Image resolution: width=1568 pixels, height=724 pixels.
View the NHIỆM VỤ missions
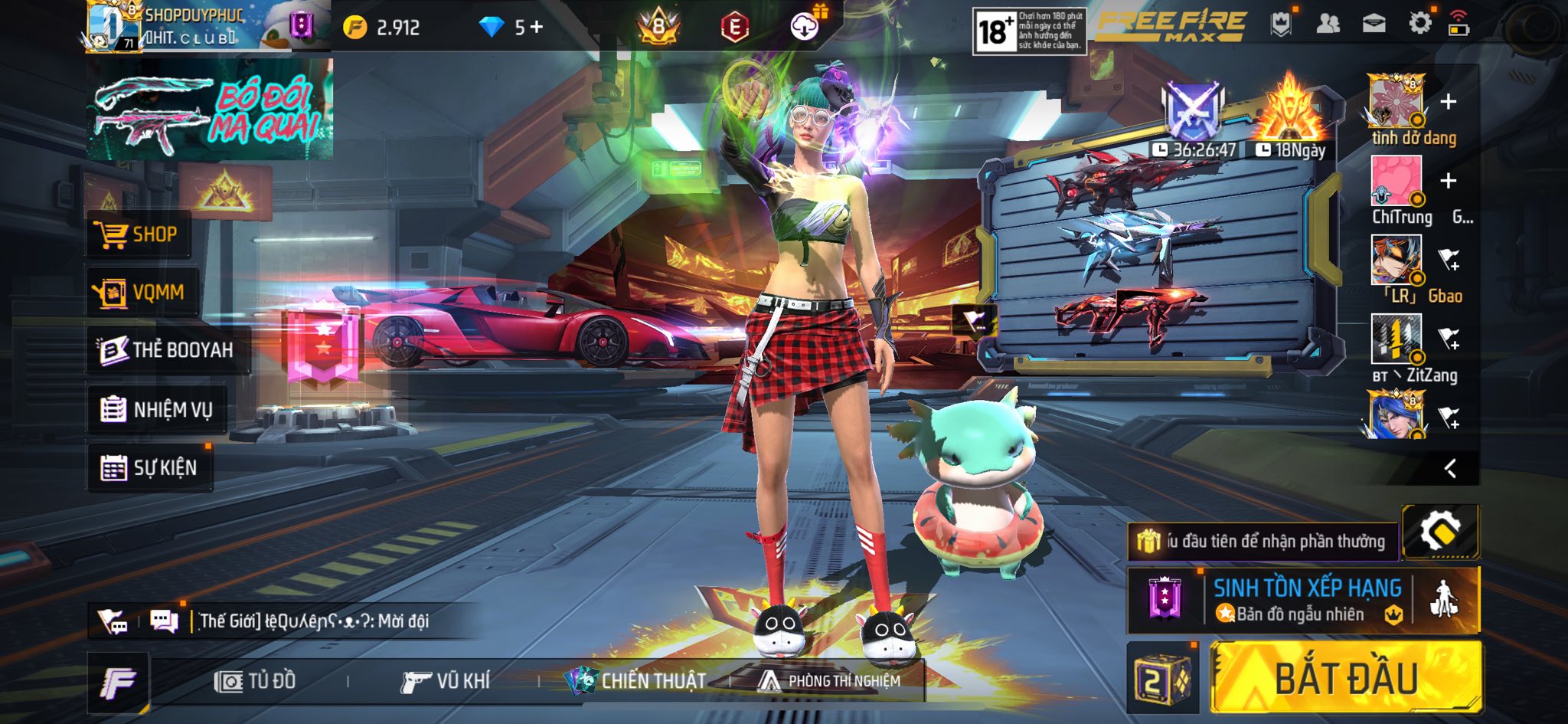tap(157, 410)
